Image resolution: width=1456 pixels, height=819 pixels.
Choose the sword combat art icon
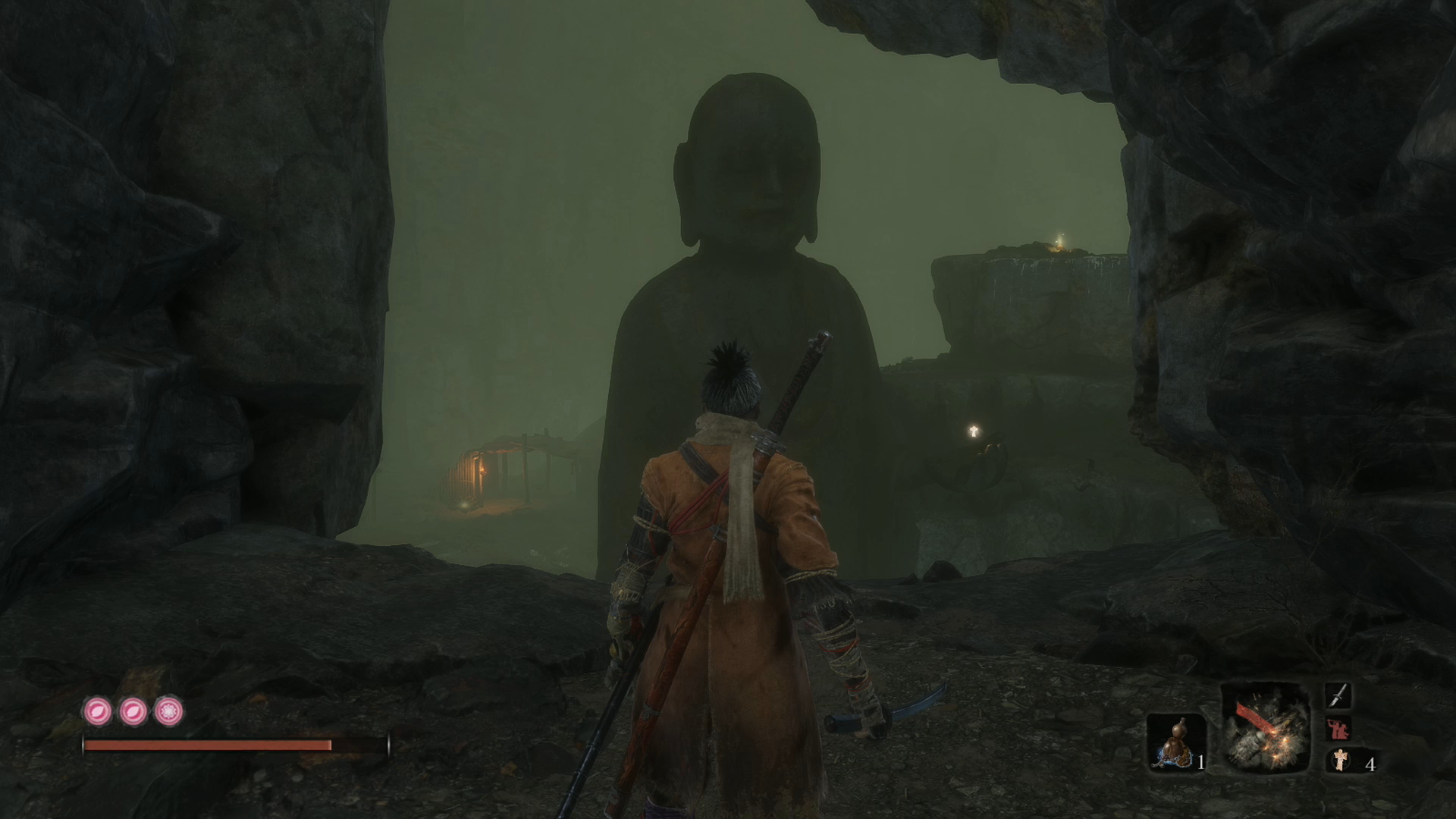tap(1338, 695)
